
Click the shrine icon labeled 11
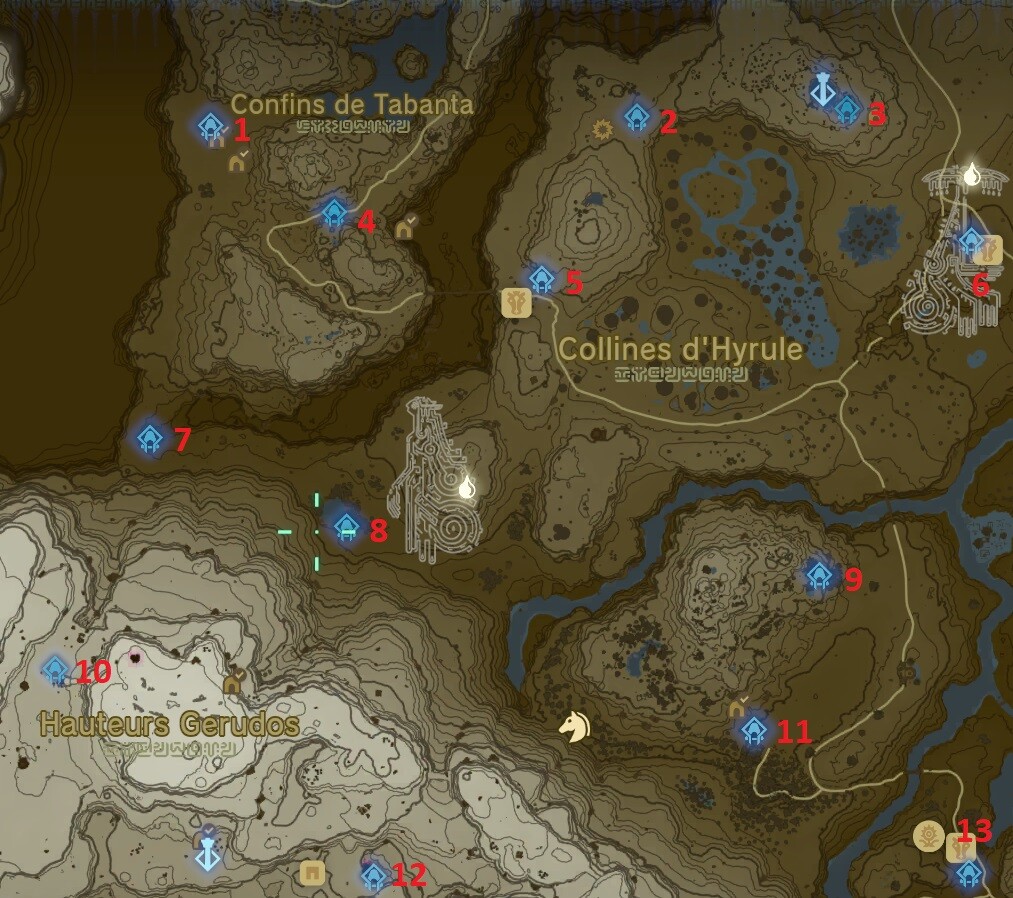click(753, 730)
